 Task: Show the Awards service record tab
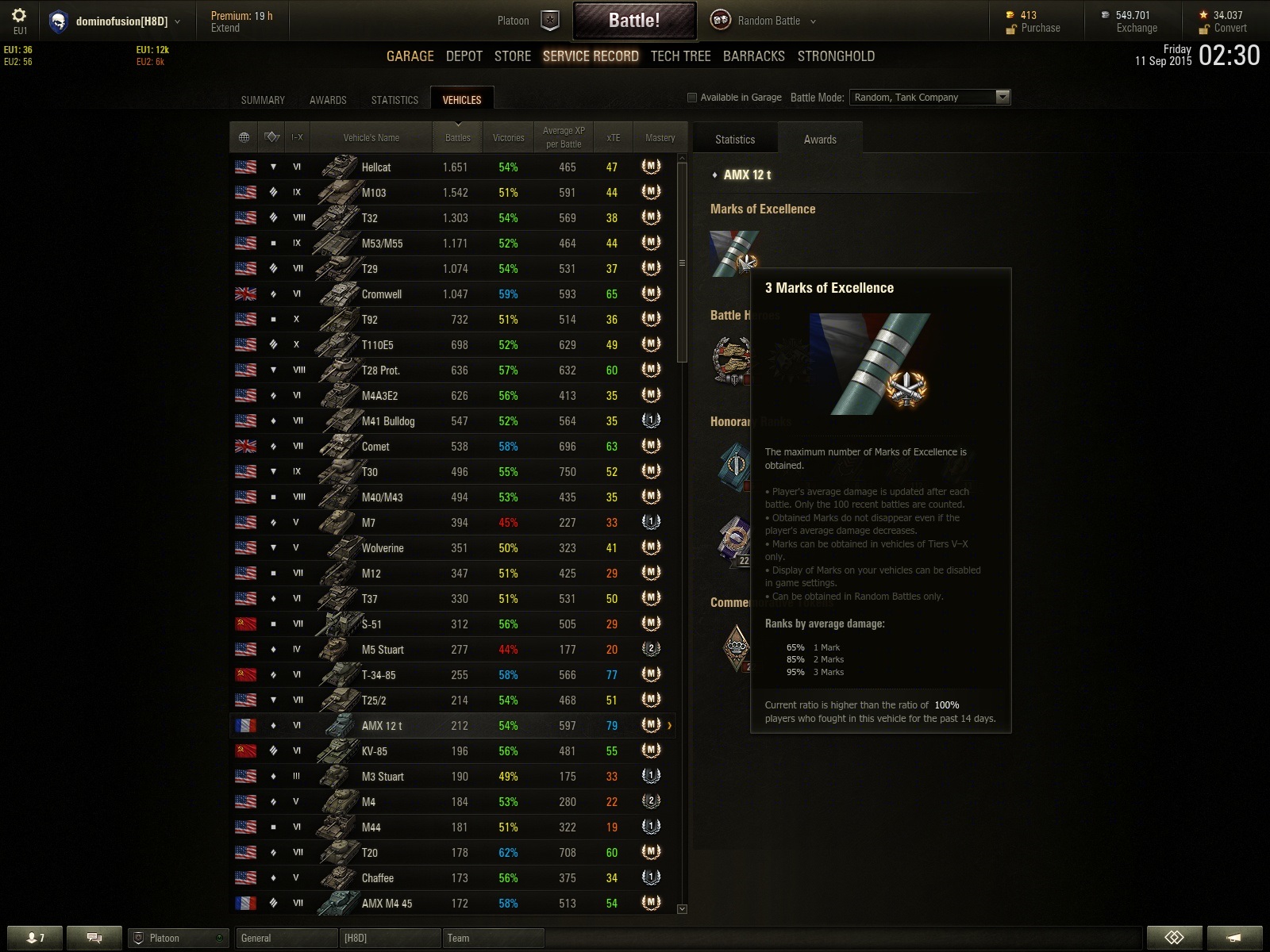328,100
